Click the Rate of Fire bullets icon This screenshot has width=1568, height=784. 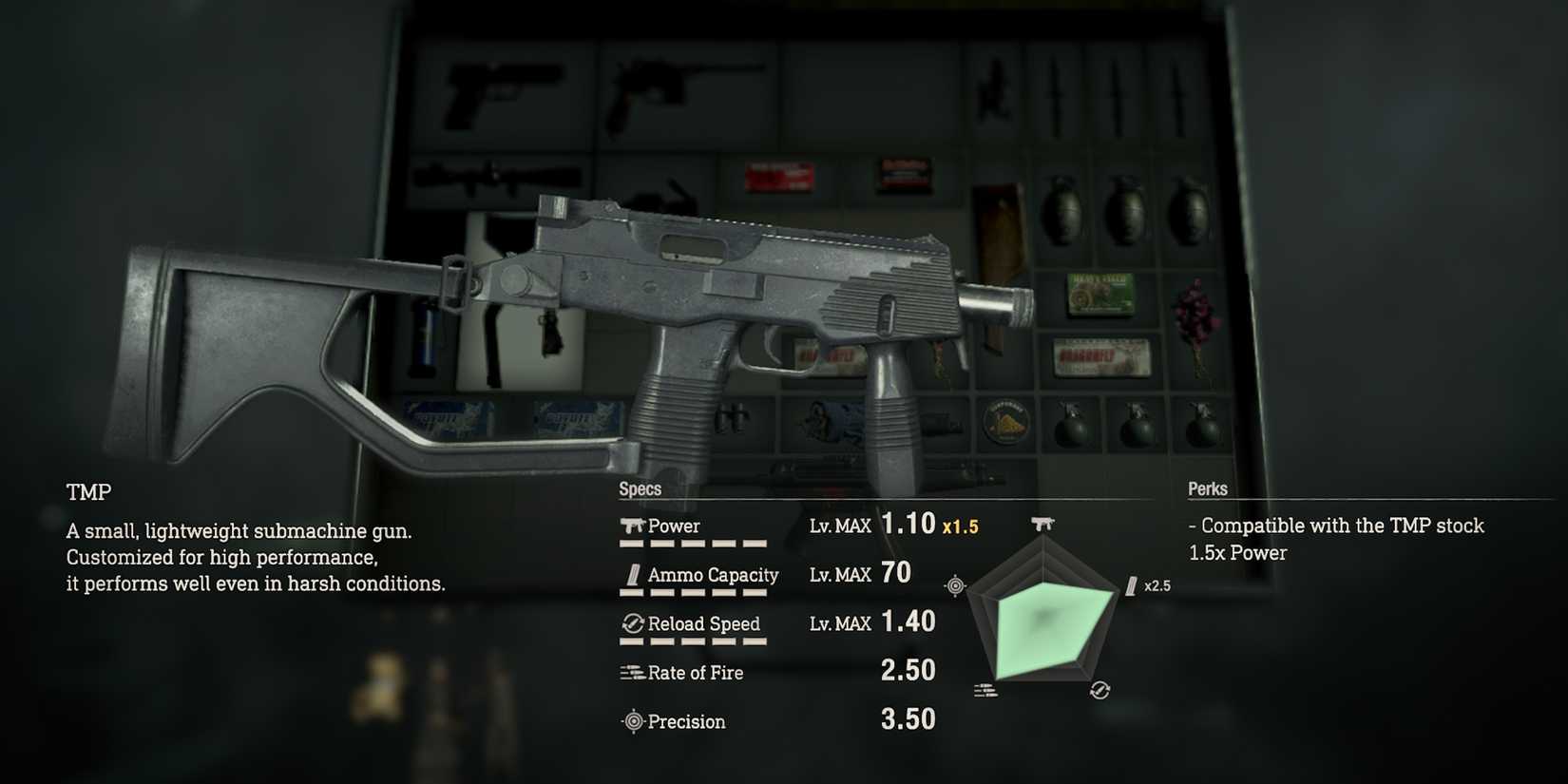click(x=630, y=672)
